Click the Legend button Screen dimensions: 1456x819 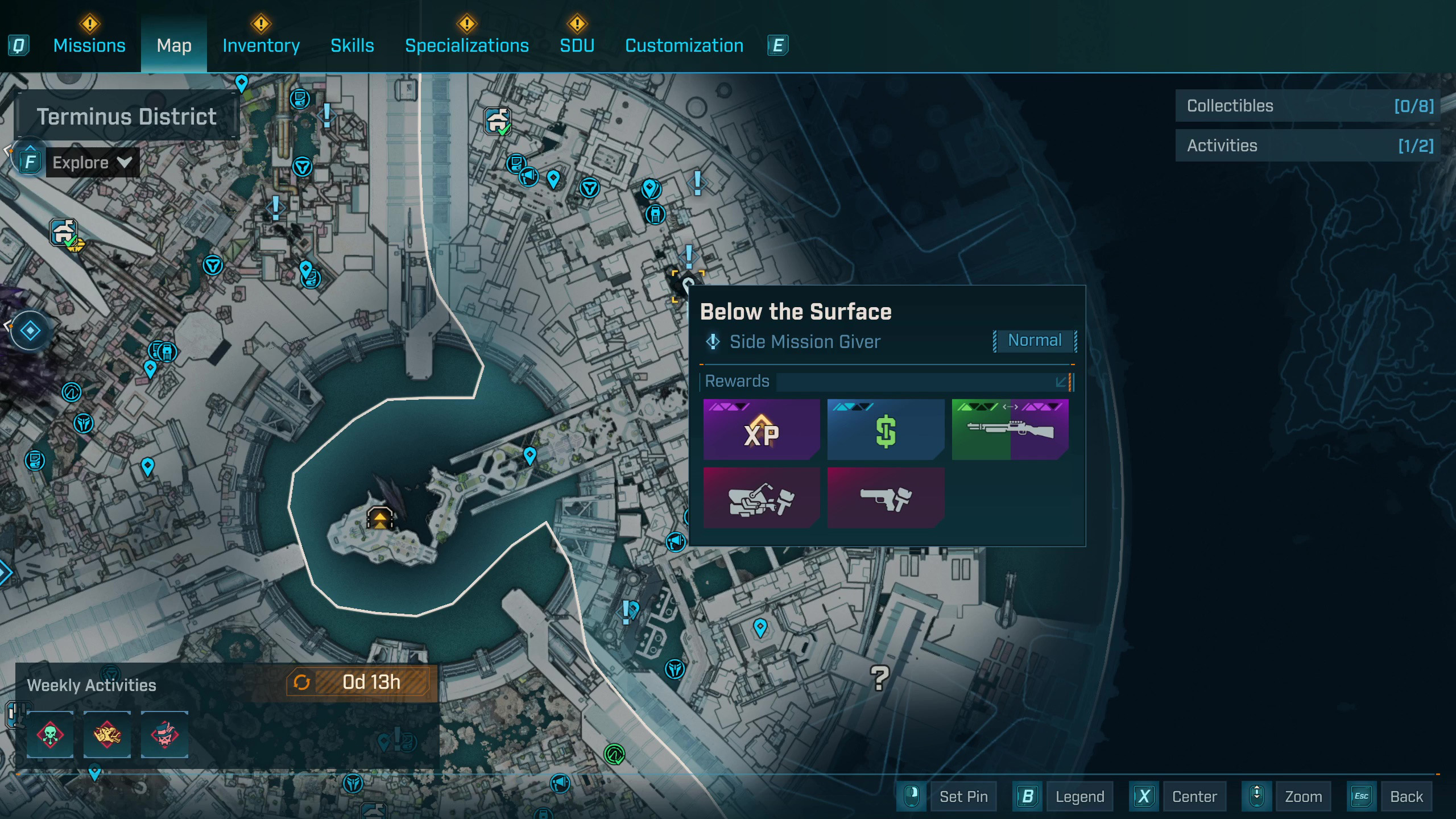(1079, 797)
